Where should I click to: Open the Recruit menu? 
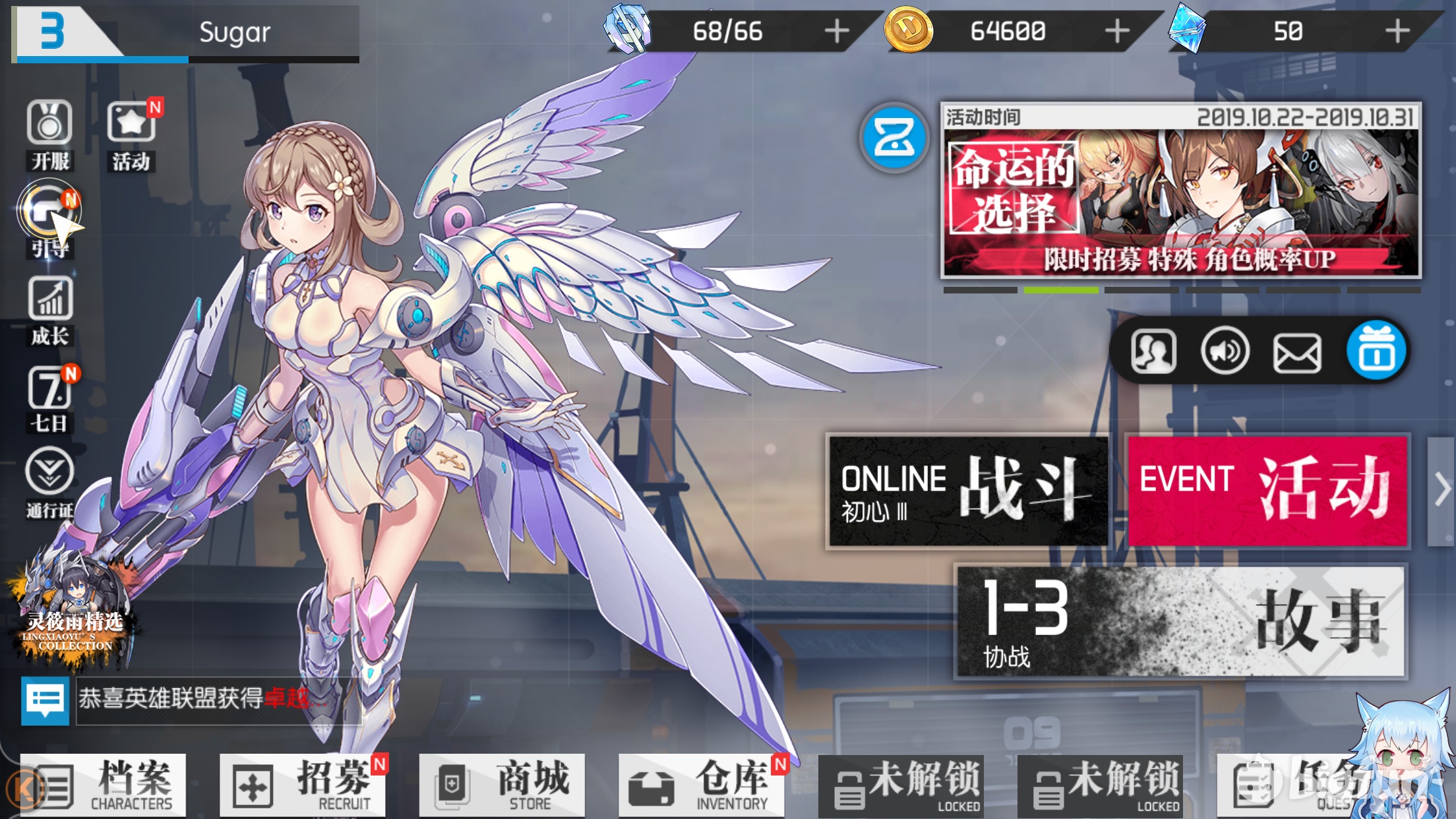303,785
